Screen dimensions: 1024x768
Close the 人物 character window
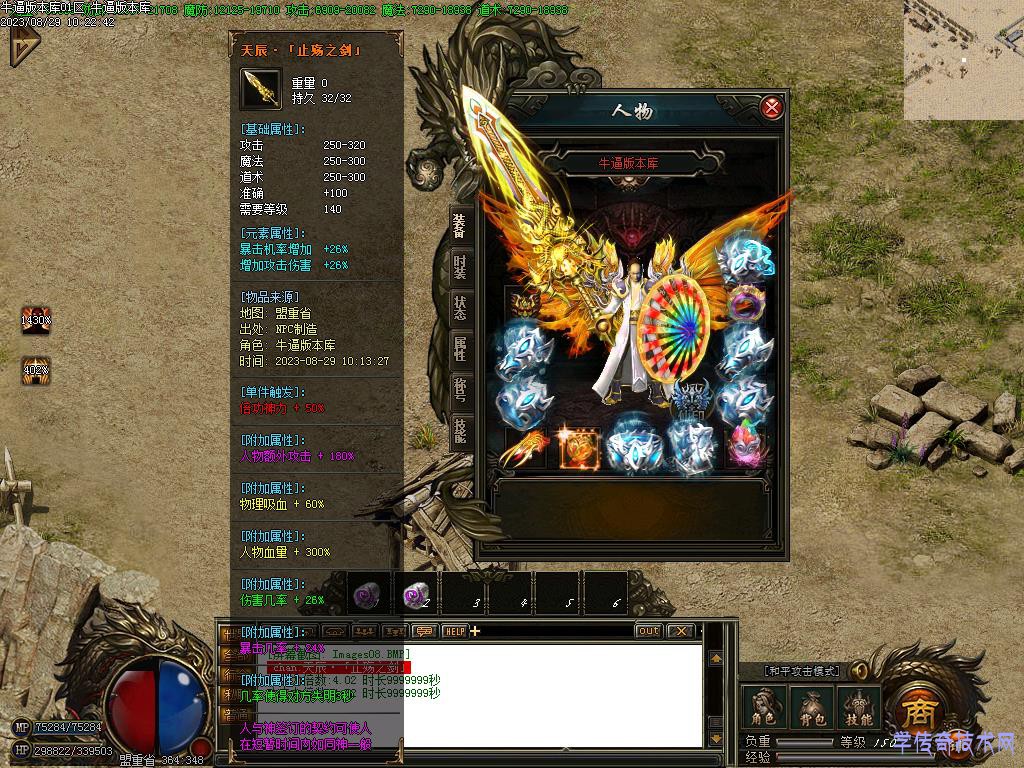tap(771, 108)
